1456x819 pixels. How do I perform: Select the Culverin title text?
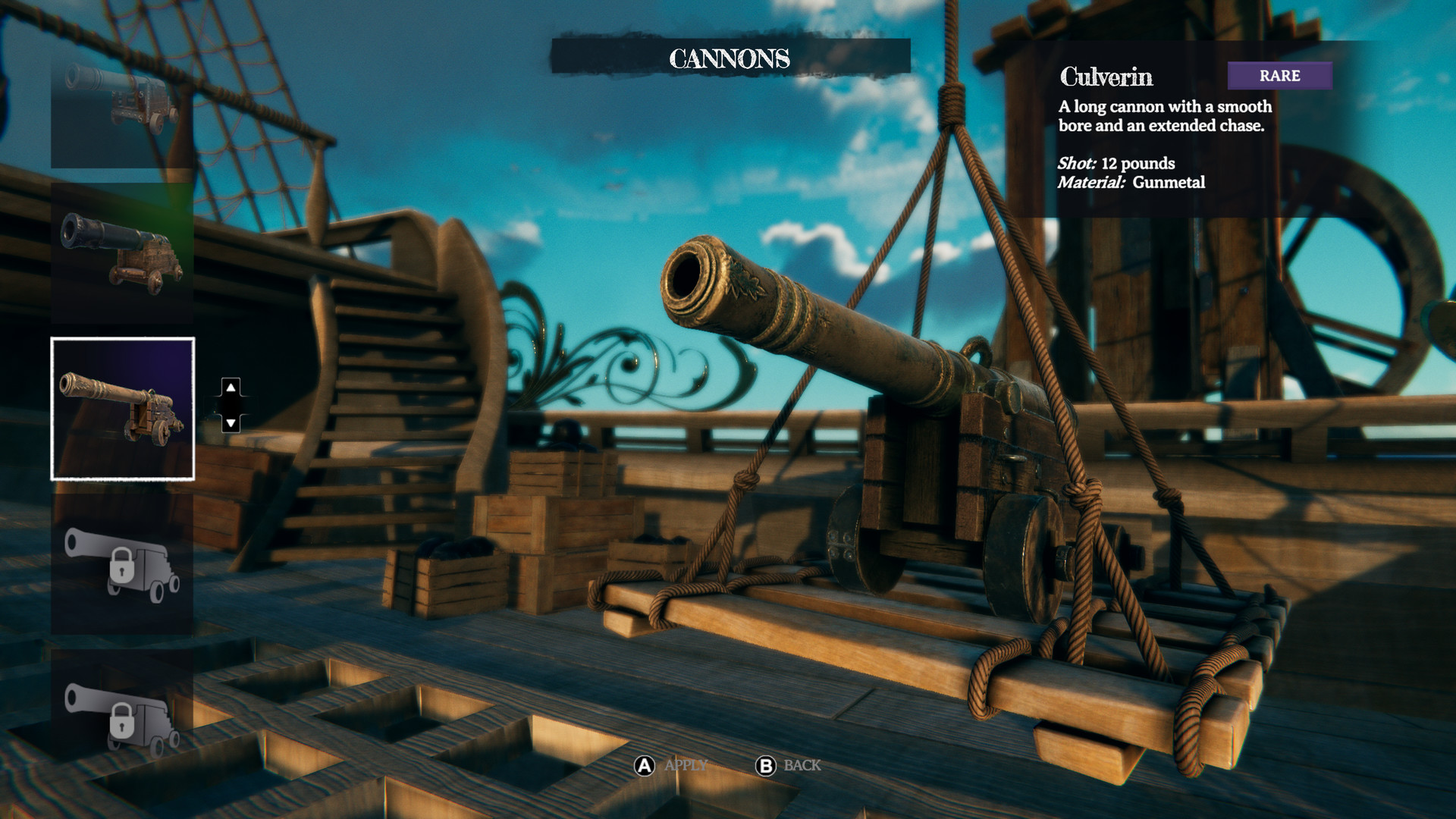click(1109, 77)
